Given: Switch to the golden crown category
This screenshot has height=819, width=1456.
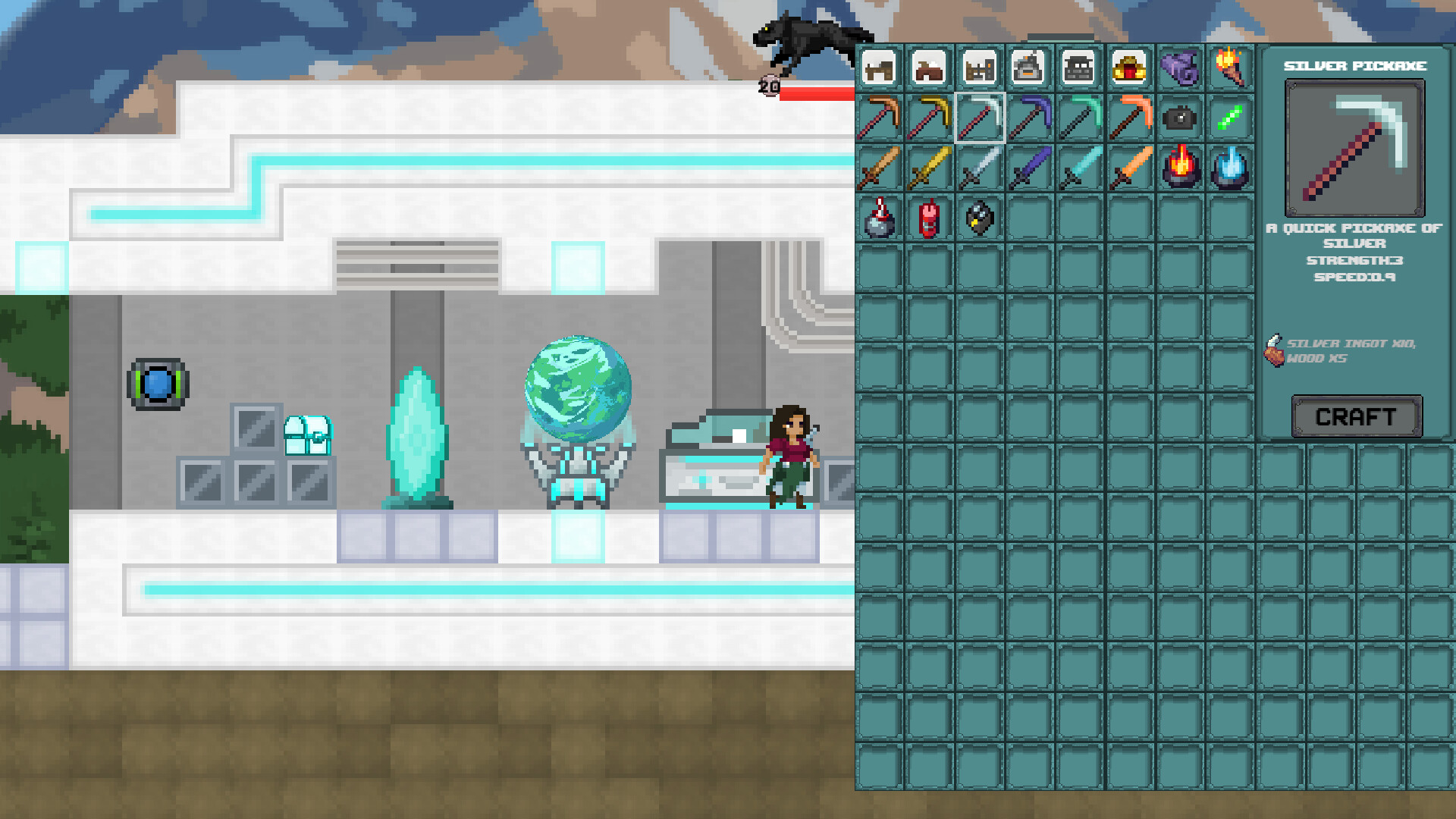Looking at the screenshot, I should 1130,68.
